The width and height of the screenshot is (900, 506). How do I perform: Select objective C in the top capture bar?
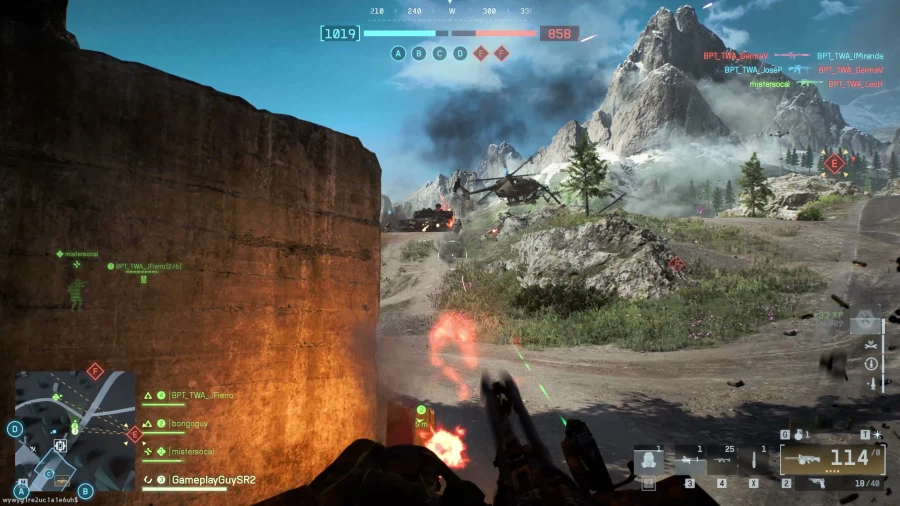tap(440, 53)
